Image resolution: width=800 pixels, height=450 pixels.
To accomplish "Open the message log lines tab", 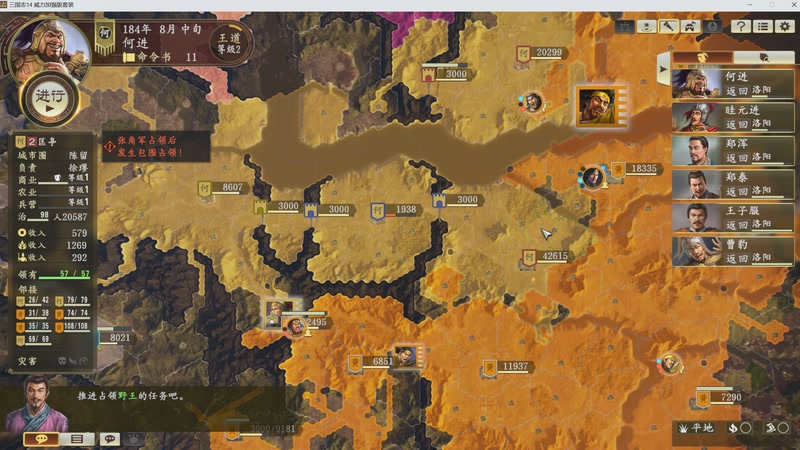I will (76, 439).
